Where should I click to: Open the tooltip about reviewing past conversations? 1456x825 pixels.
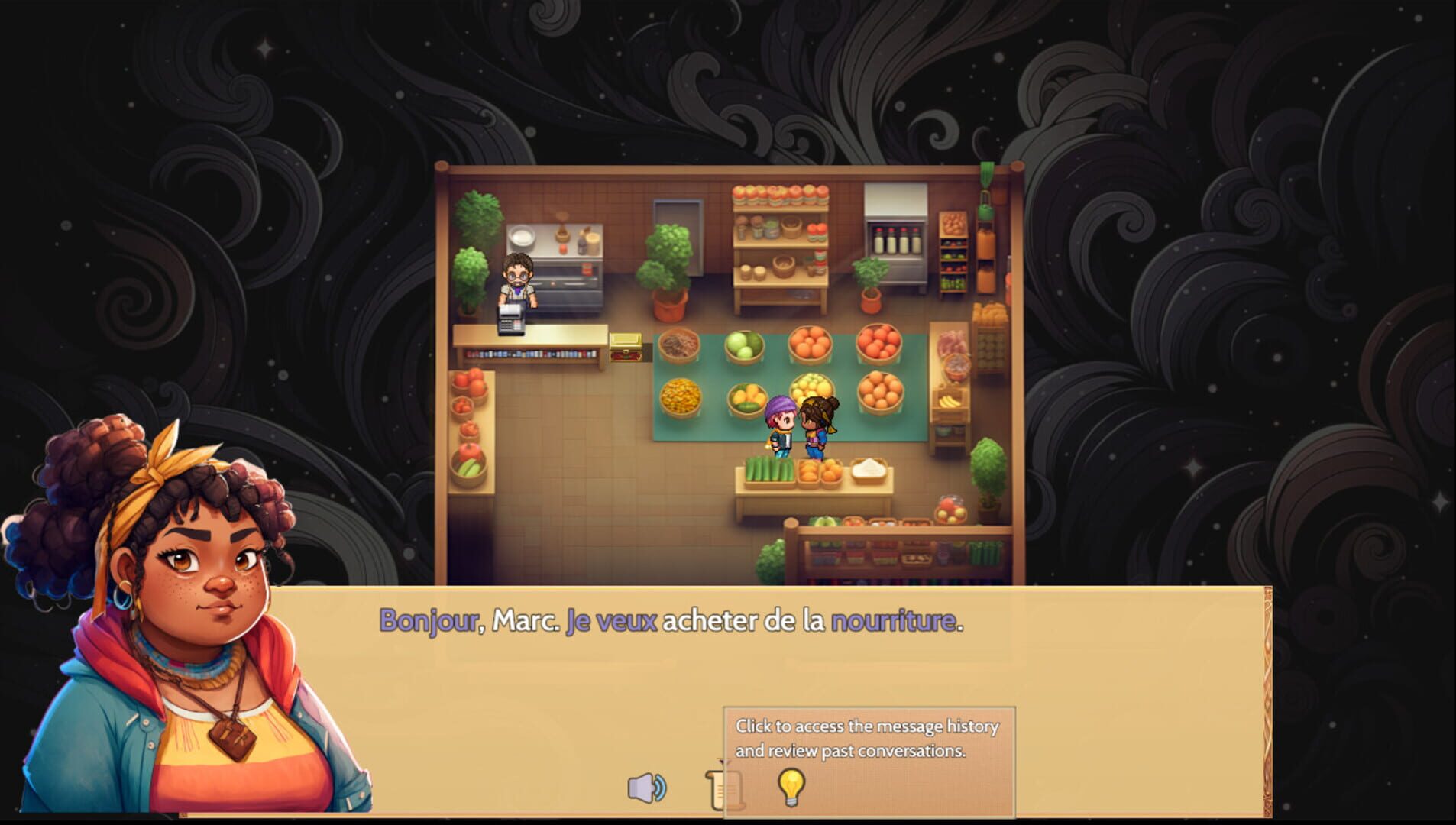point(868,737)
